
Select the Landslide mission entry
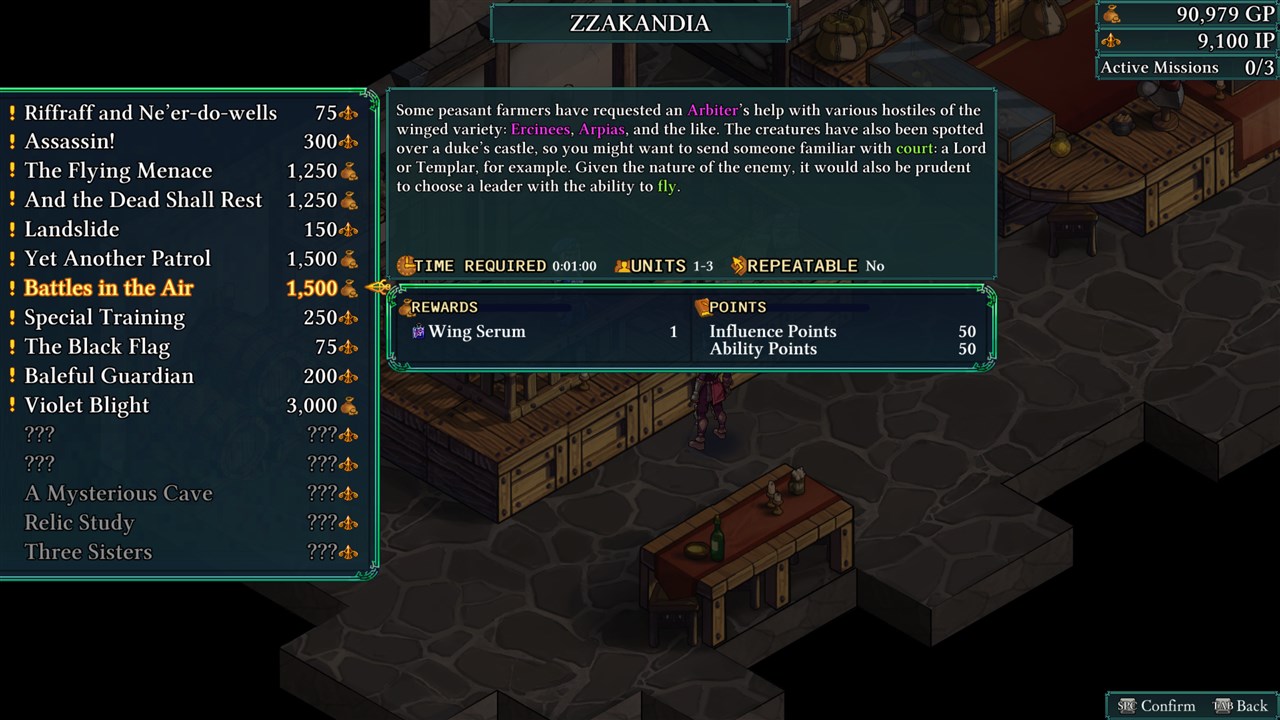click(72, 229)
